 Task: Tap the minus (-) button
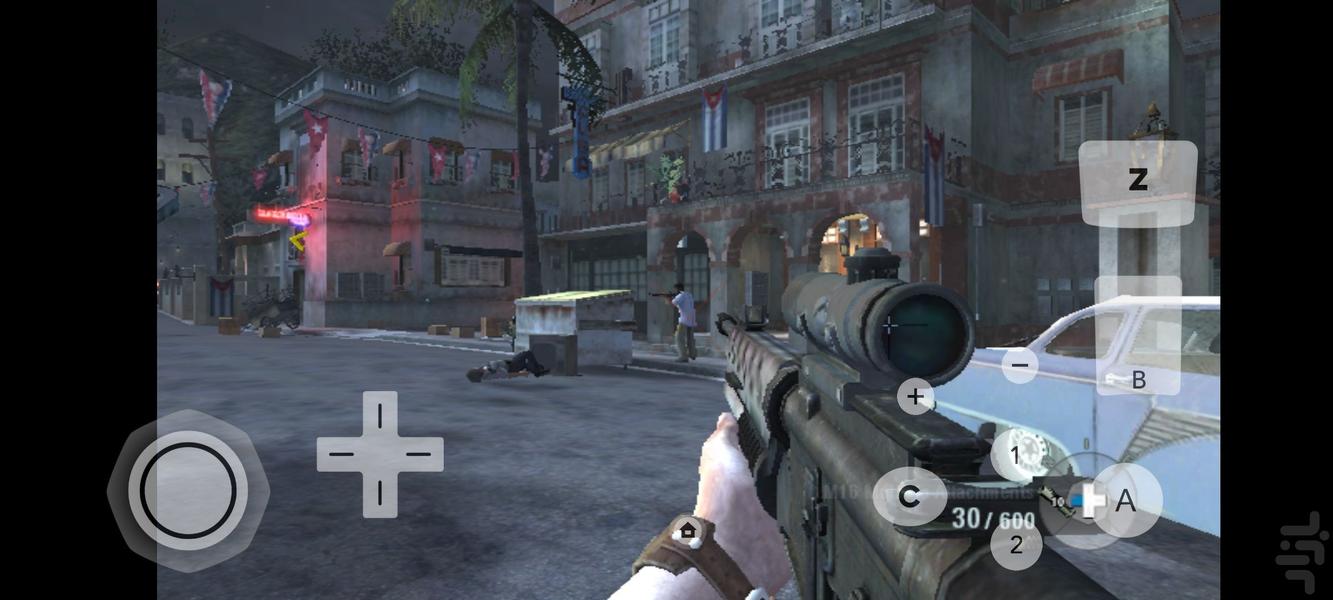pos(1019,365)
